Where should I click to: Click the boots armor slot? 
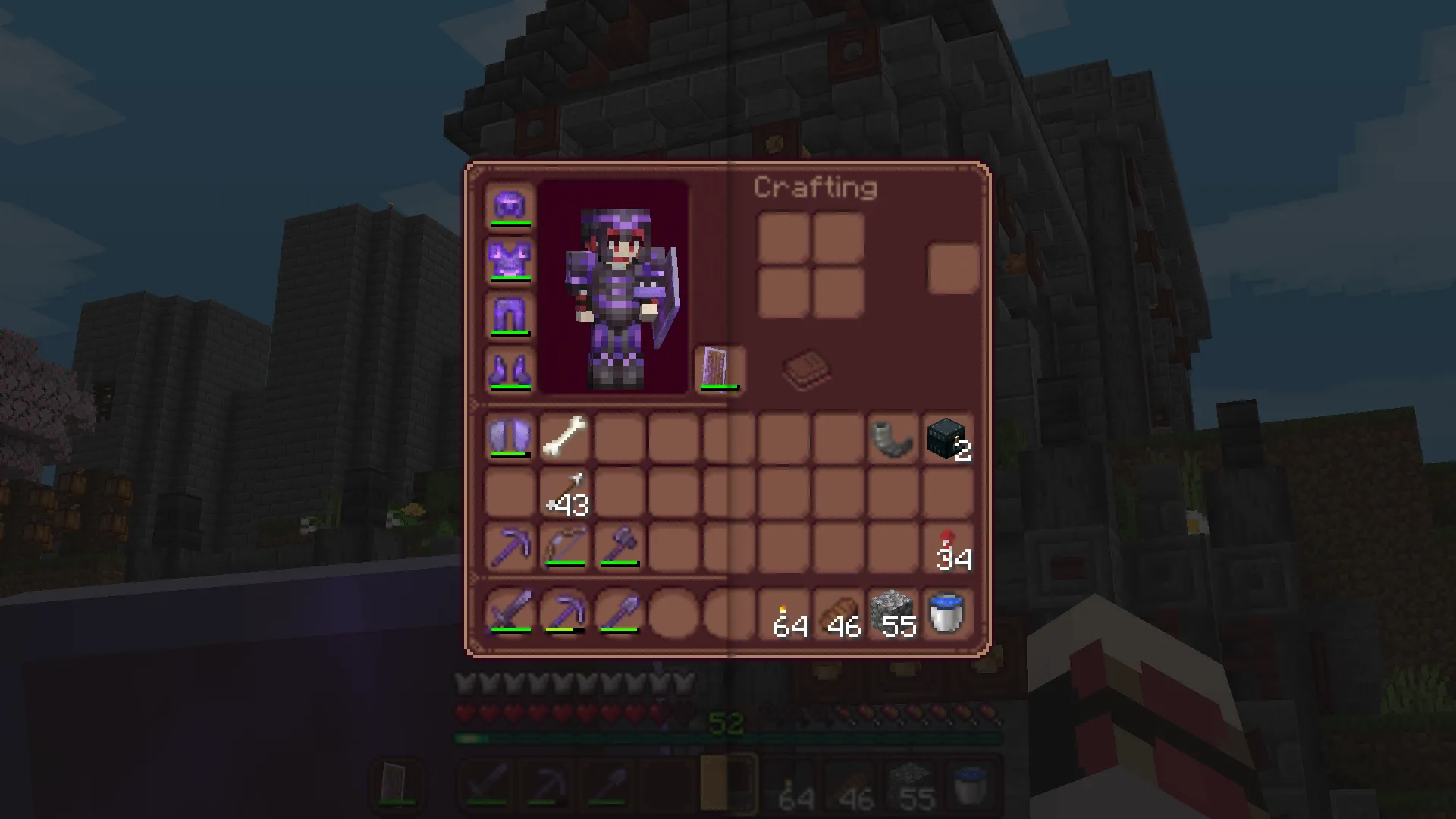pyautogui.click(x=510, y=369)
